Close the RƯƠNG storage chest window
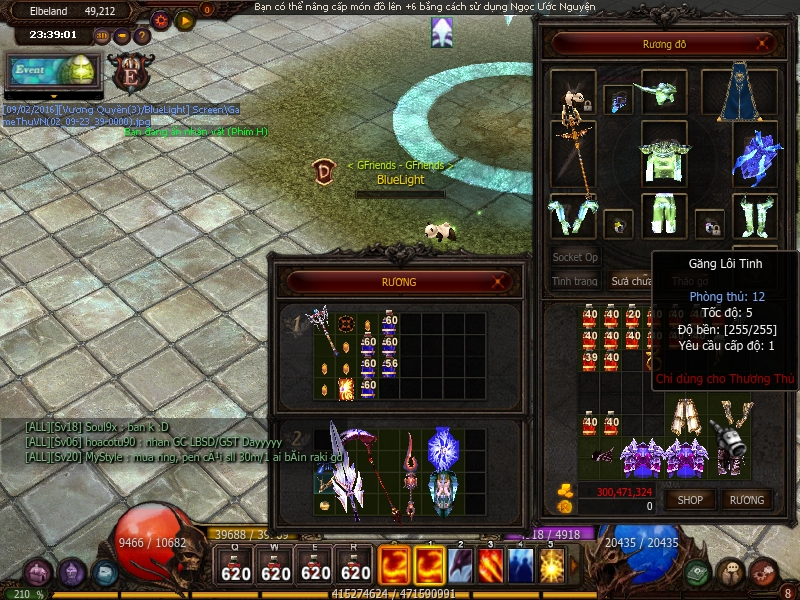Viewport: 800px width, 600px height. (500, 283)
